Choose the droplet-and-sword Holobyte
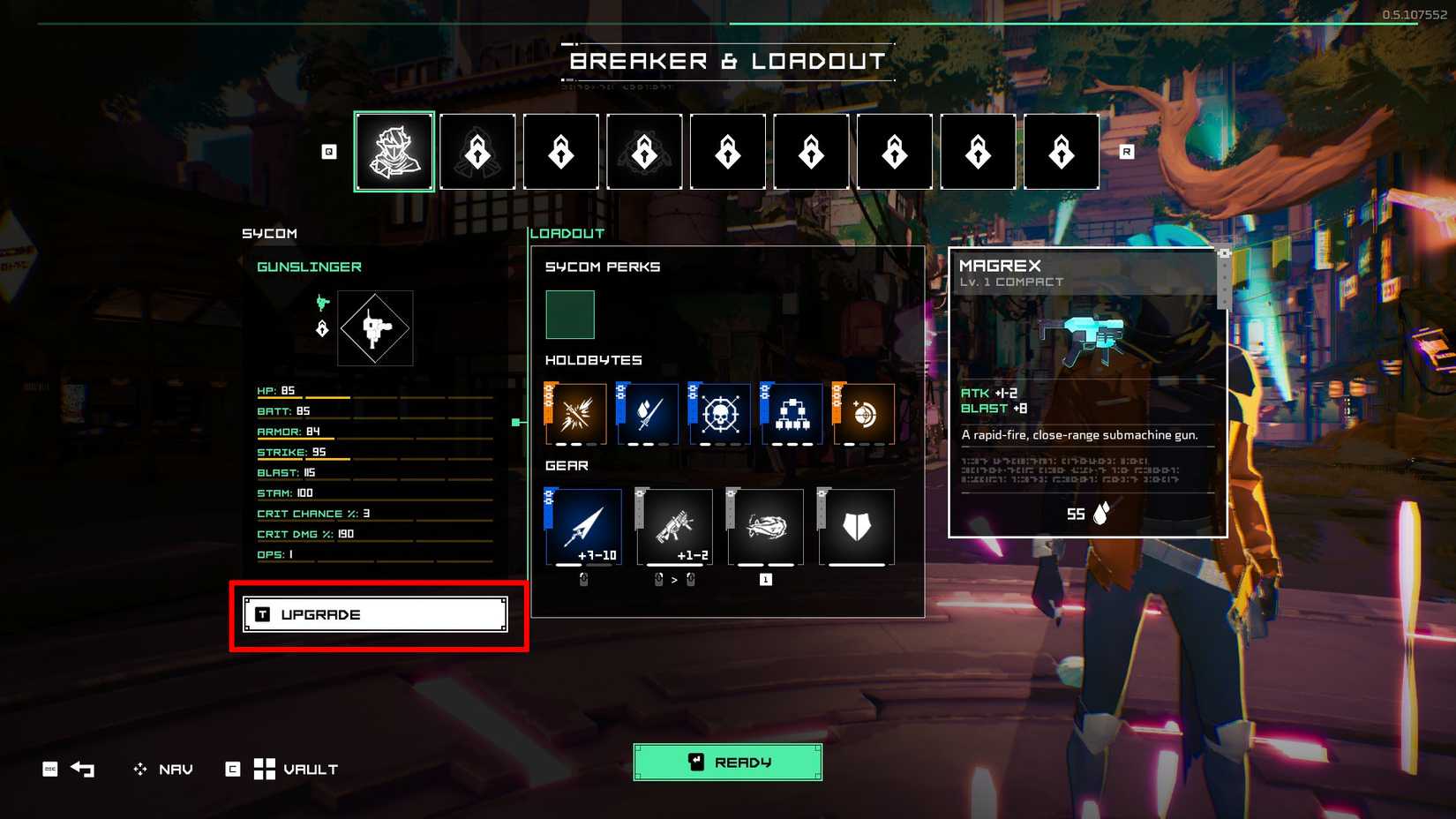 pos(649,412)
